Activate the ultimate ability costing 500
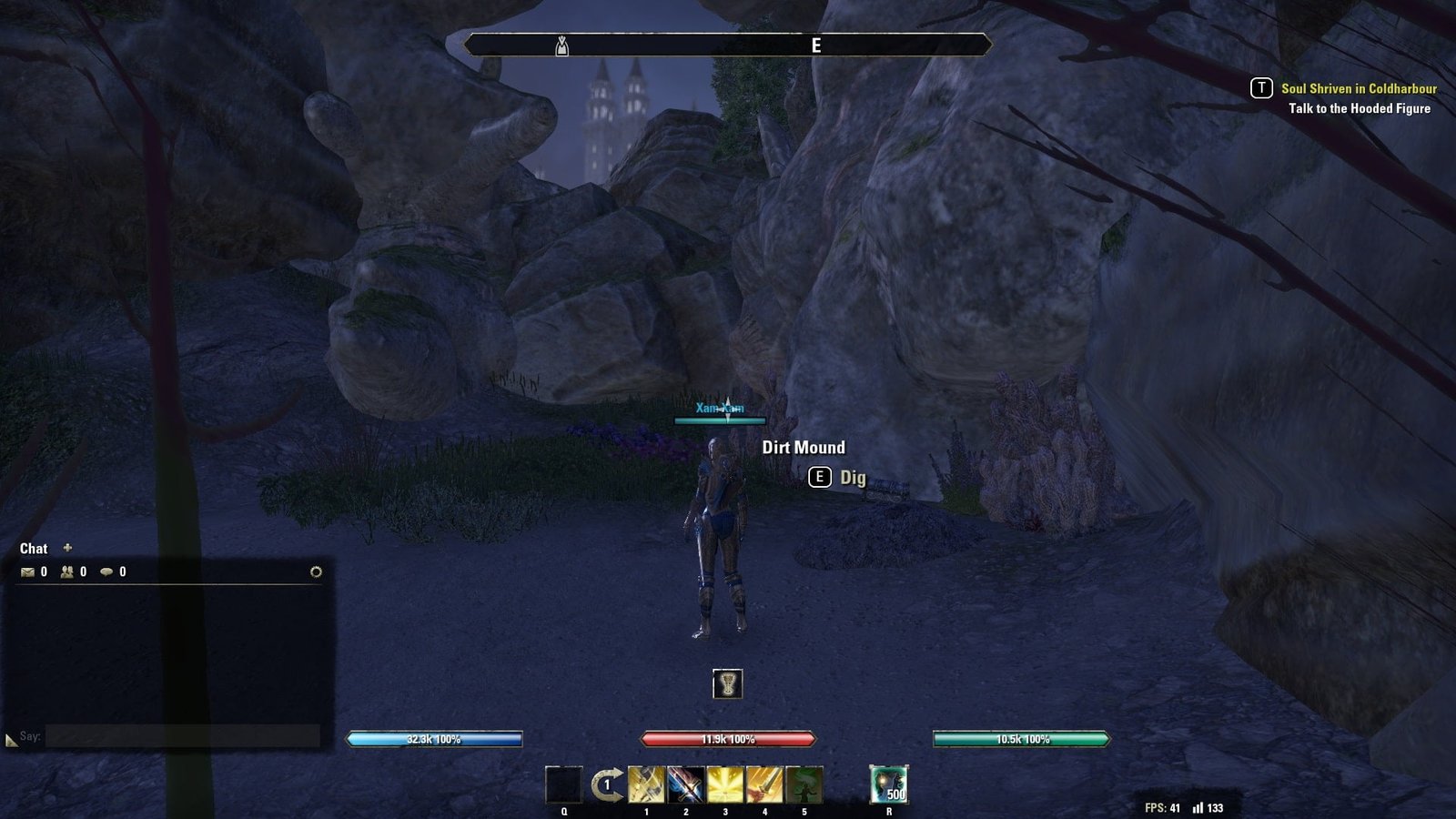1456x819 pixels. tap(888, 784)
